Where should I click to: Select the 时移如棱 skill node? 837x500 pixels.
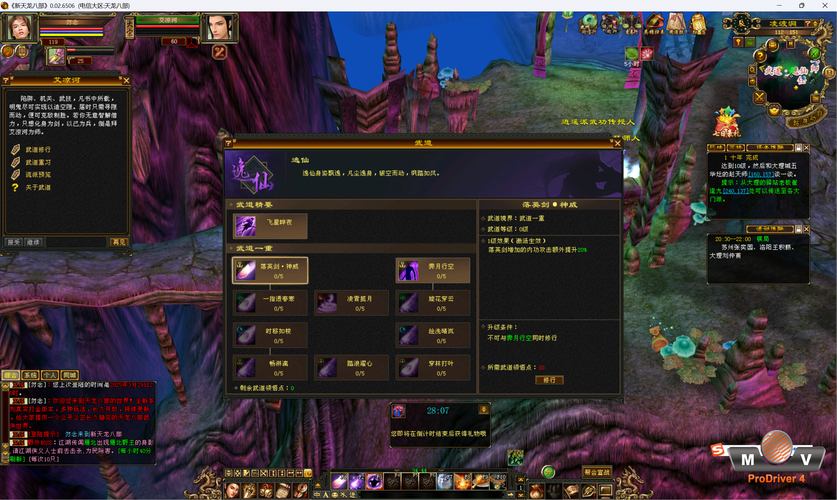[x=270, y=334]
